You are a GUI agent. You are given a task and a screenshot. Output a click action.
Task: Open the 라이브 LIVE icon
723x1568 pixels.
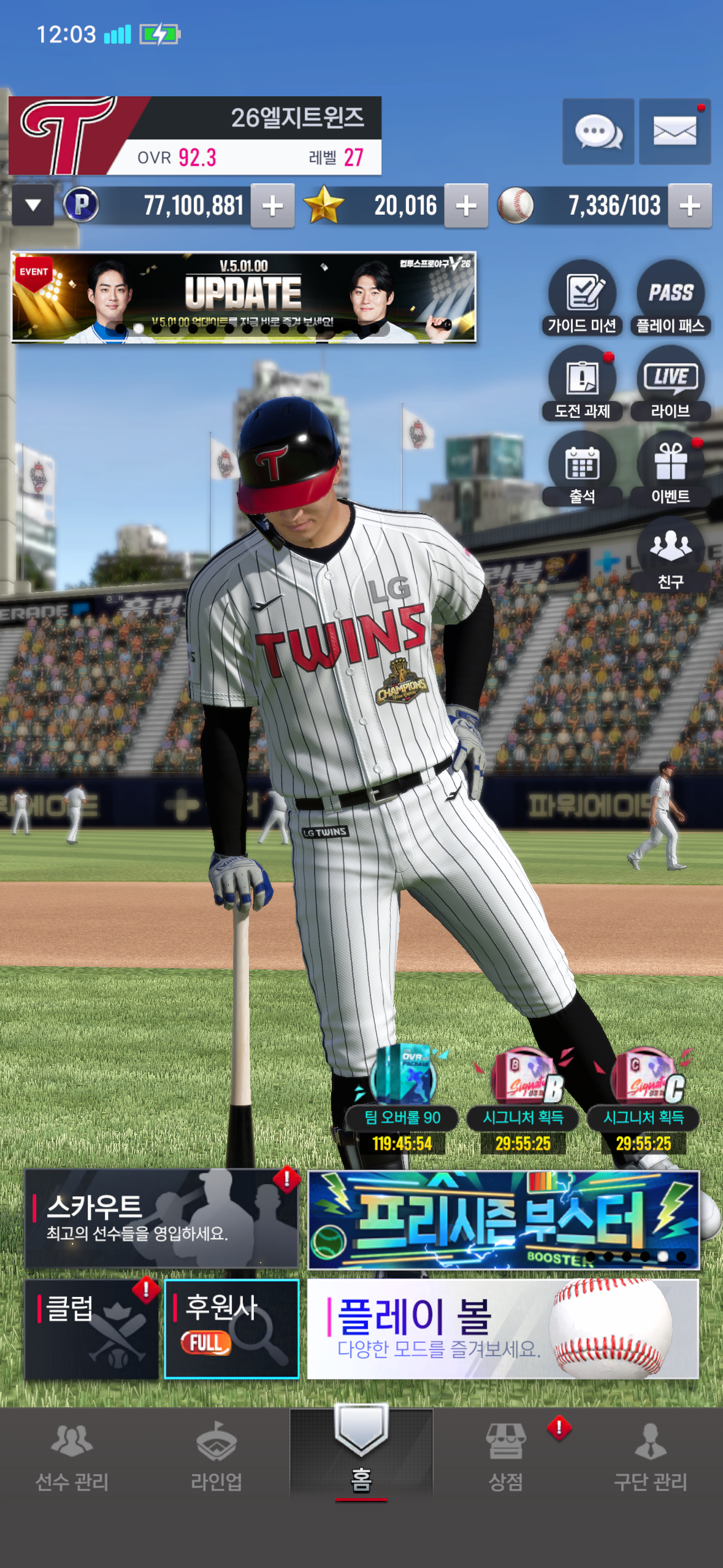[x=670, y=384]
